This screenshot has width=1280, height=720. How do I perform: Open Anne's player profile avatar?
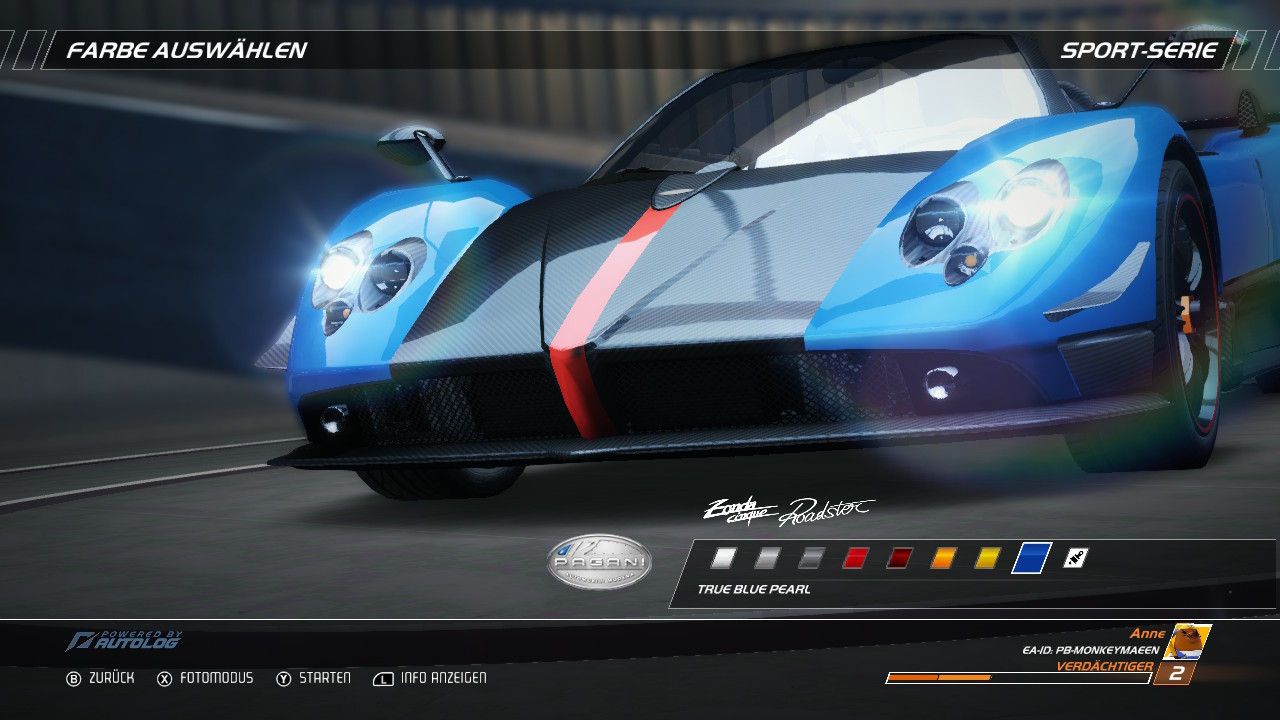pos(1187,642)
